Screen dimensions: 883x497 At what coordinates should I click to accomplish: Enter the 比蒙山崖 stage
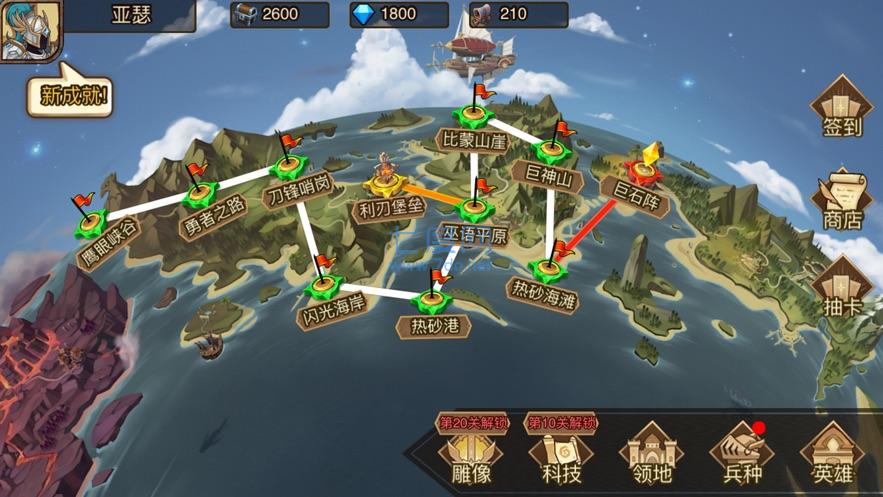tap(472, 117)
